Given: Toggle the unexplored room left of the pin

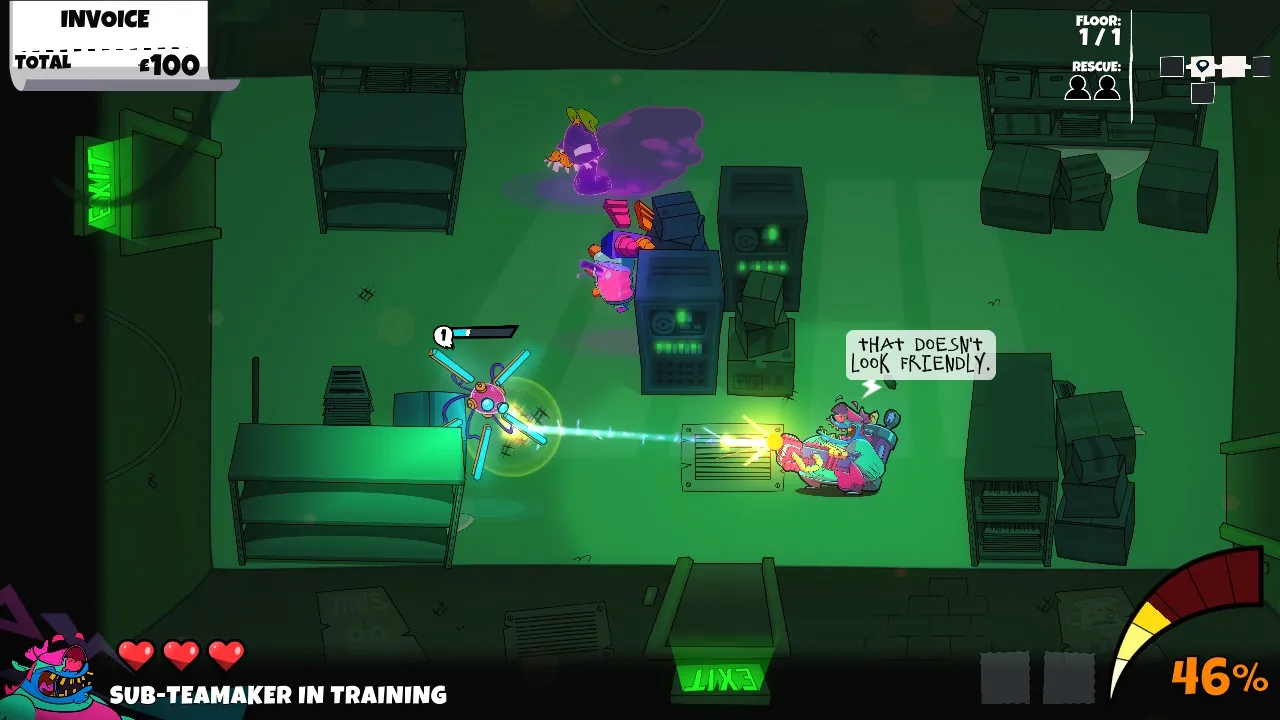Looking at the screenshot, I should point(1172,66).
